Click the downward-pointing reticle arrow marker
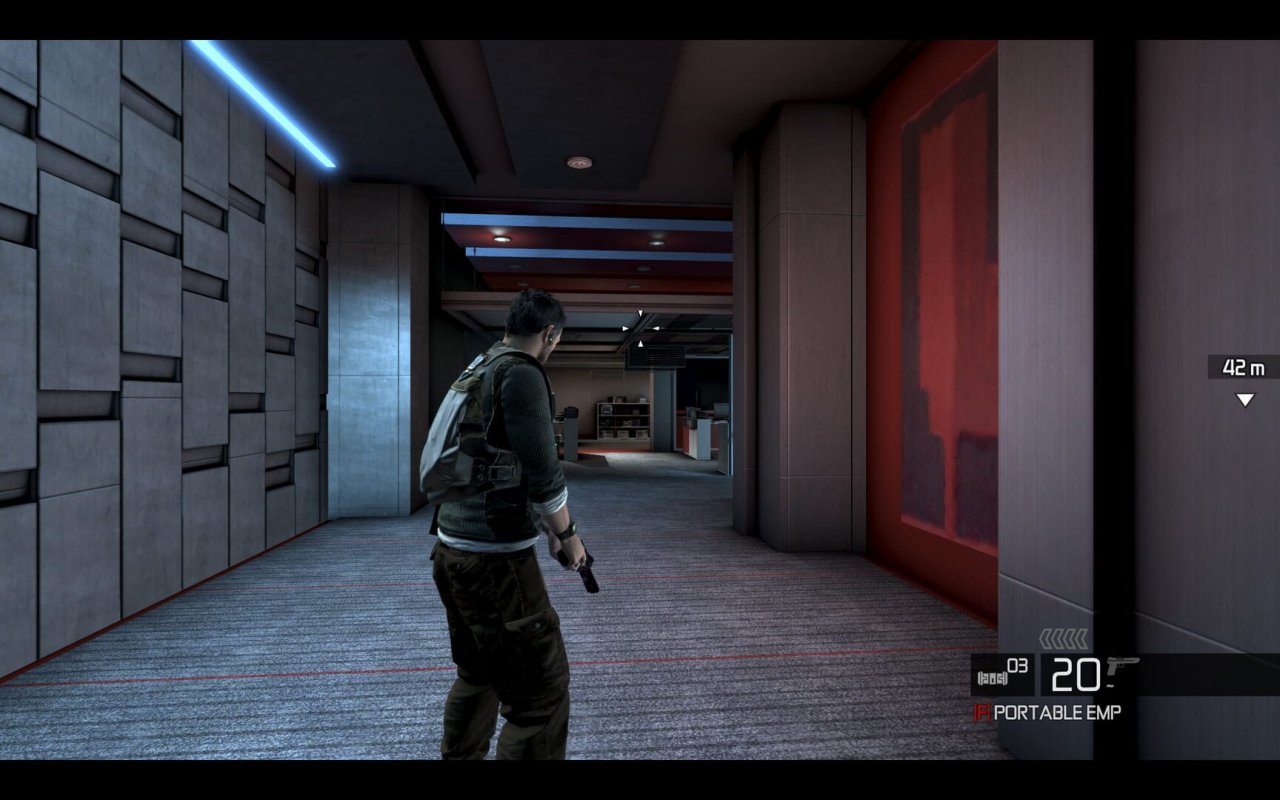 pos(641,313)
